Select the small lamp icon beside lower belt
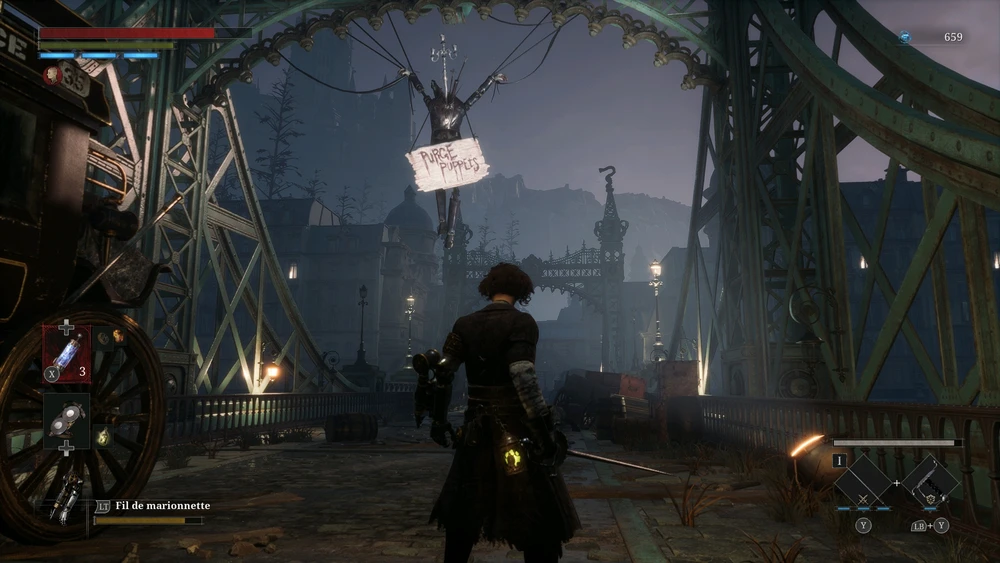Image resolution: width=1000 pixels, height=563 pixels. pos(103,437)
